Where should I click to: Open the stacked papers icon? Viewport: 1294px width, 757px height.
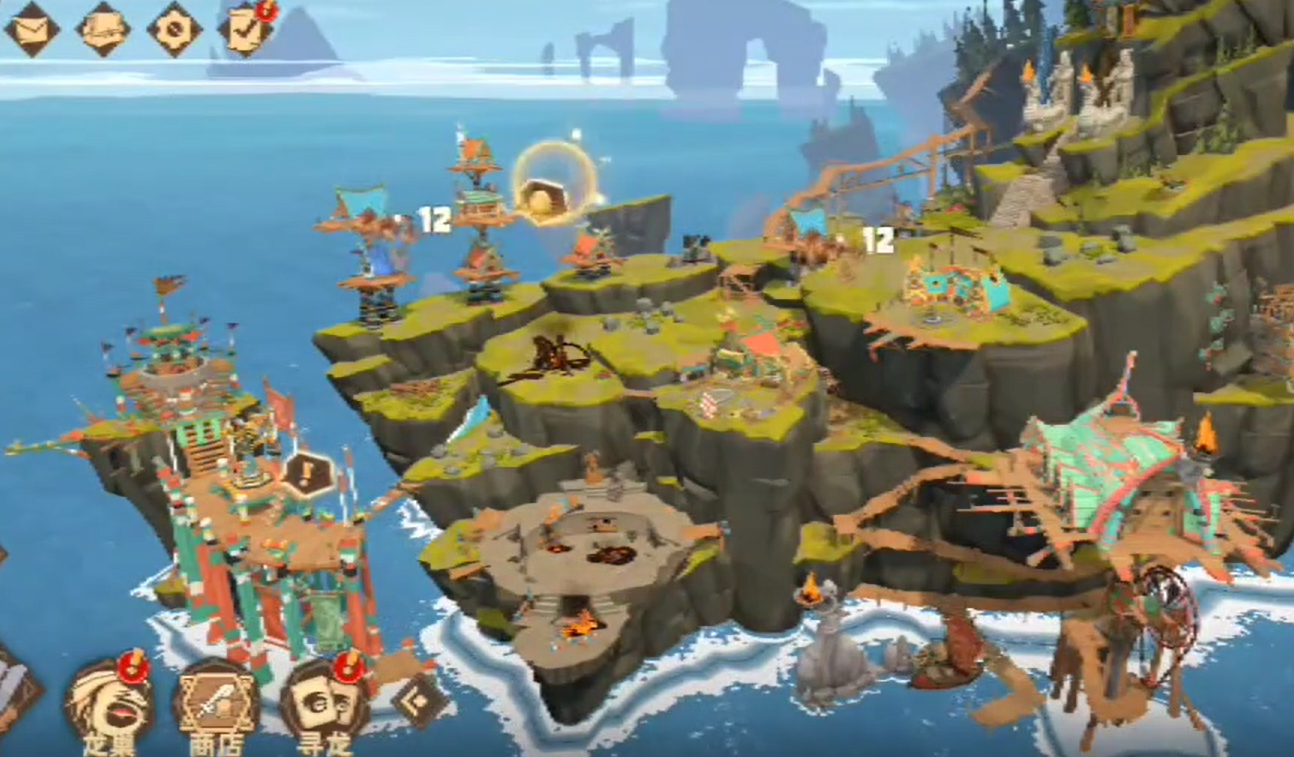(104, 29)
